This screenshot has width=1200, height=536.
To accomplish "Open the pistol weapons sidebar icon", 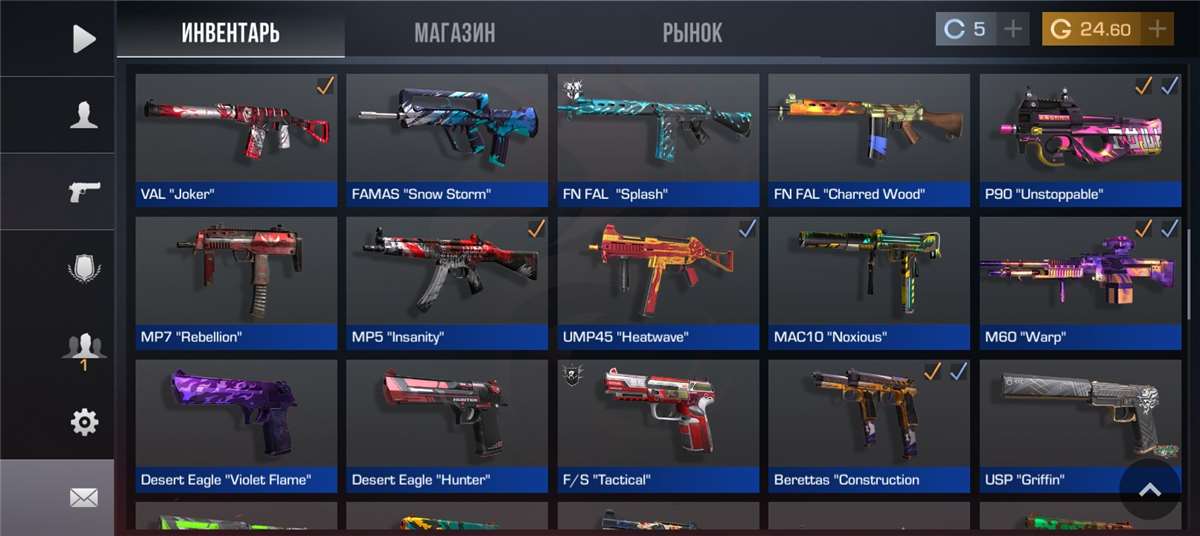I will (84, 191).
